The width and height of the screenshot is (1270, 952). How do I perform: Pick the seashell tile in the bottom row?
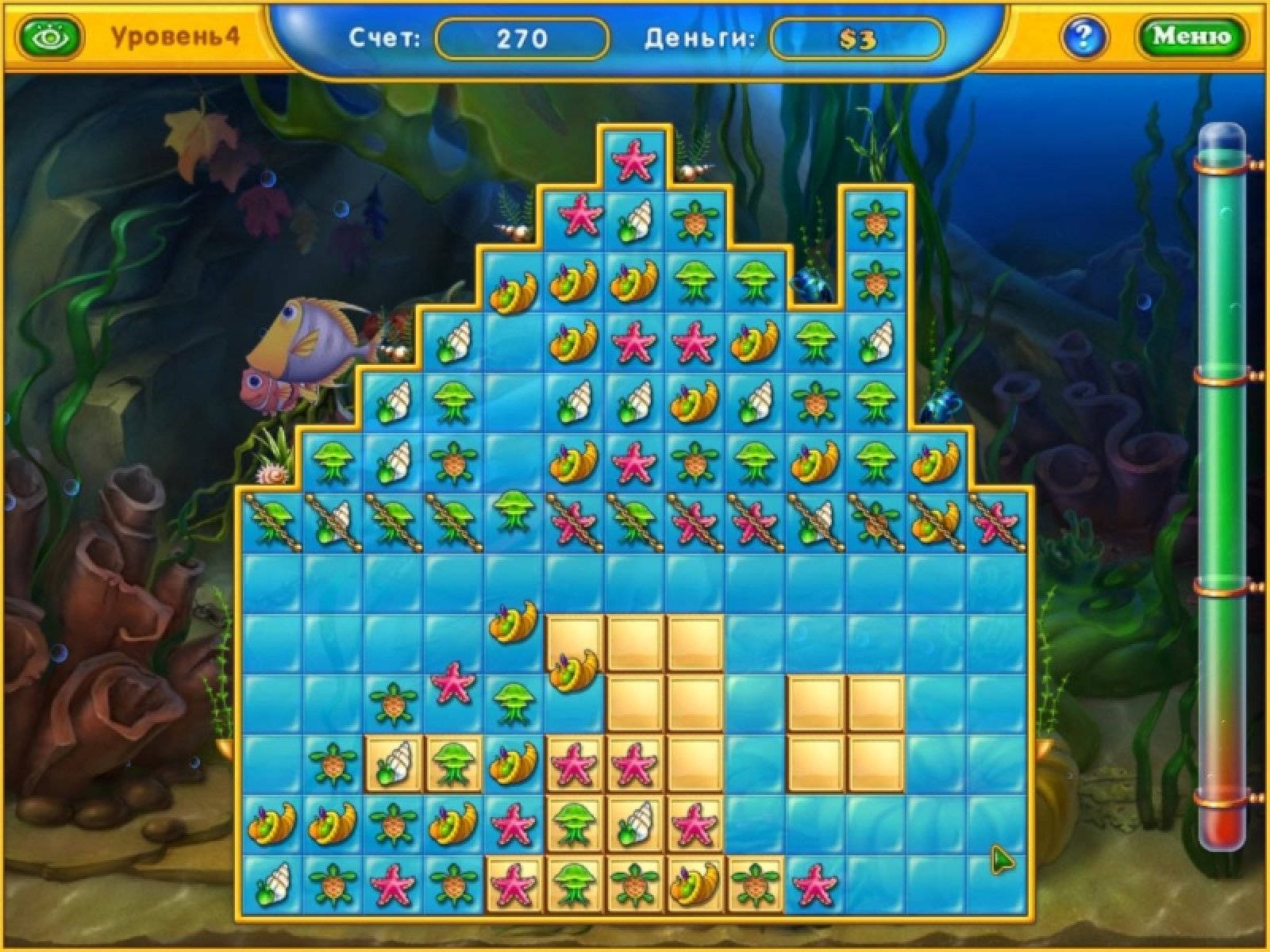(x=272, y=881)
